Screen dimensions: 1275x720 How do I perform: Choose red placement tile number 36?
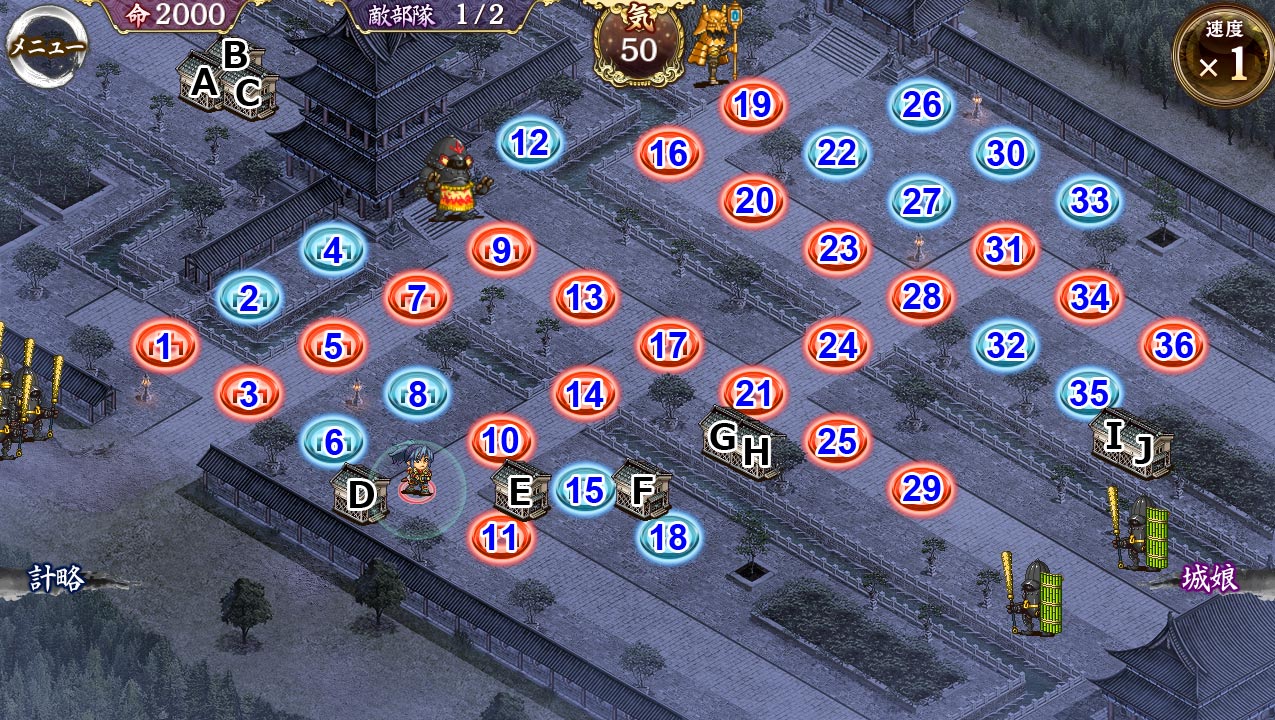(1173, 345)
